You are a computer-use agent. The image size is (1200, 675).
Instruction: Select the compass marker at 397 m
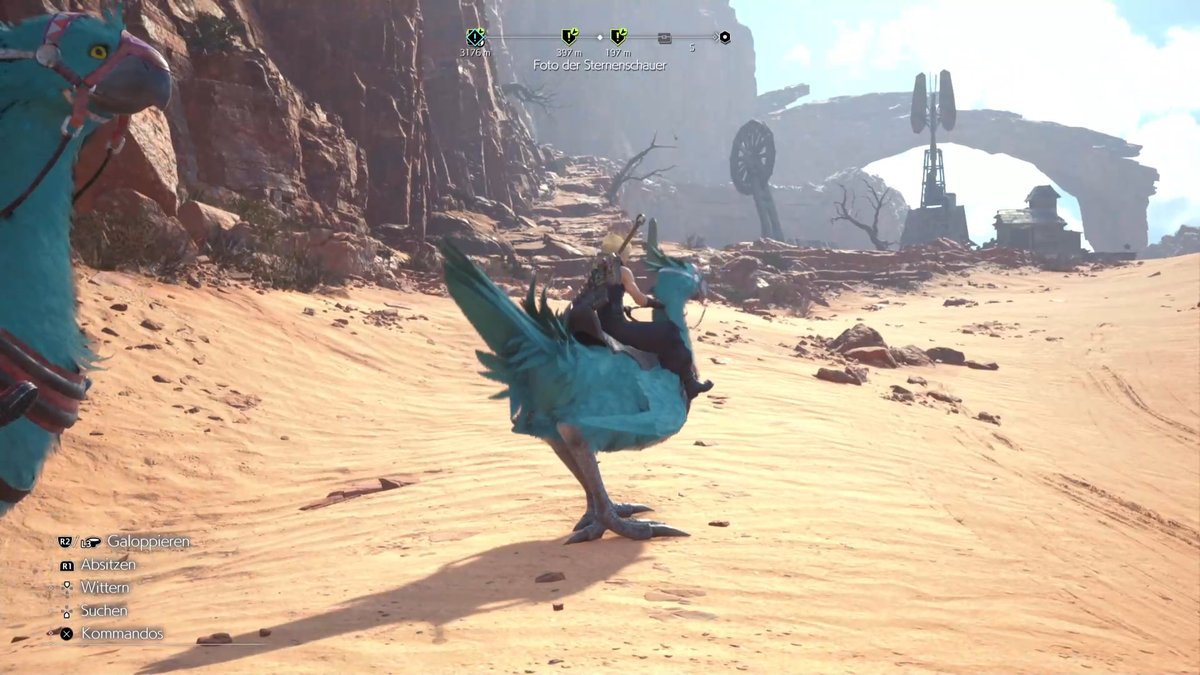(x=570, y=37)
